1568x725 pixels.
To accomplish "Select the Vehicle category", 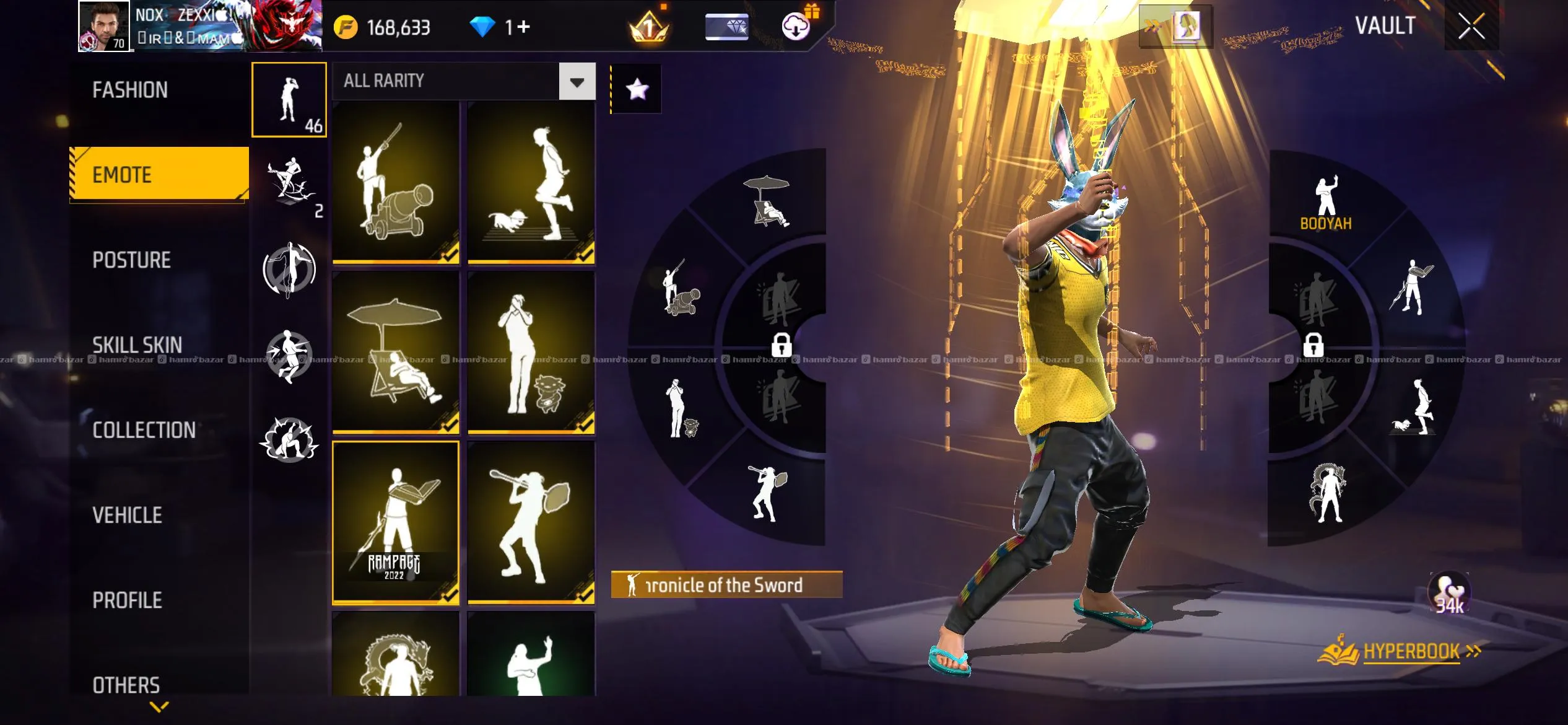I will pyautogui.click(x=127, y=515).
